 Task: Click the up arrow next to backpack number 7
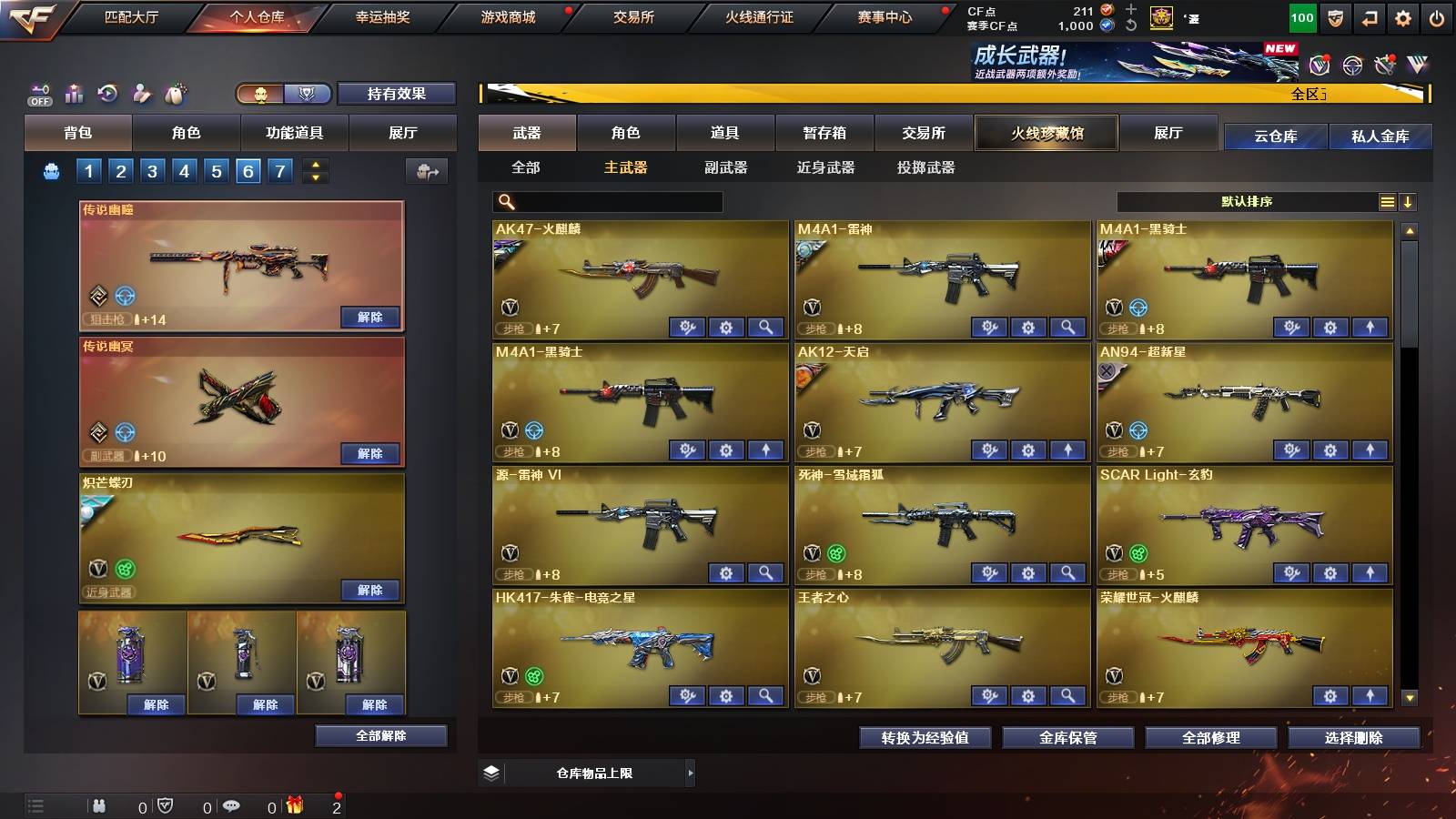[316, 165]
